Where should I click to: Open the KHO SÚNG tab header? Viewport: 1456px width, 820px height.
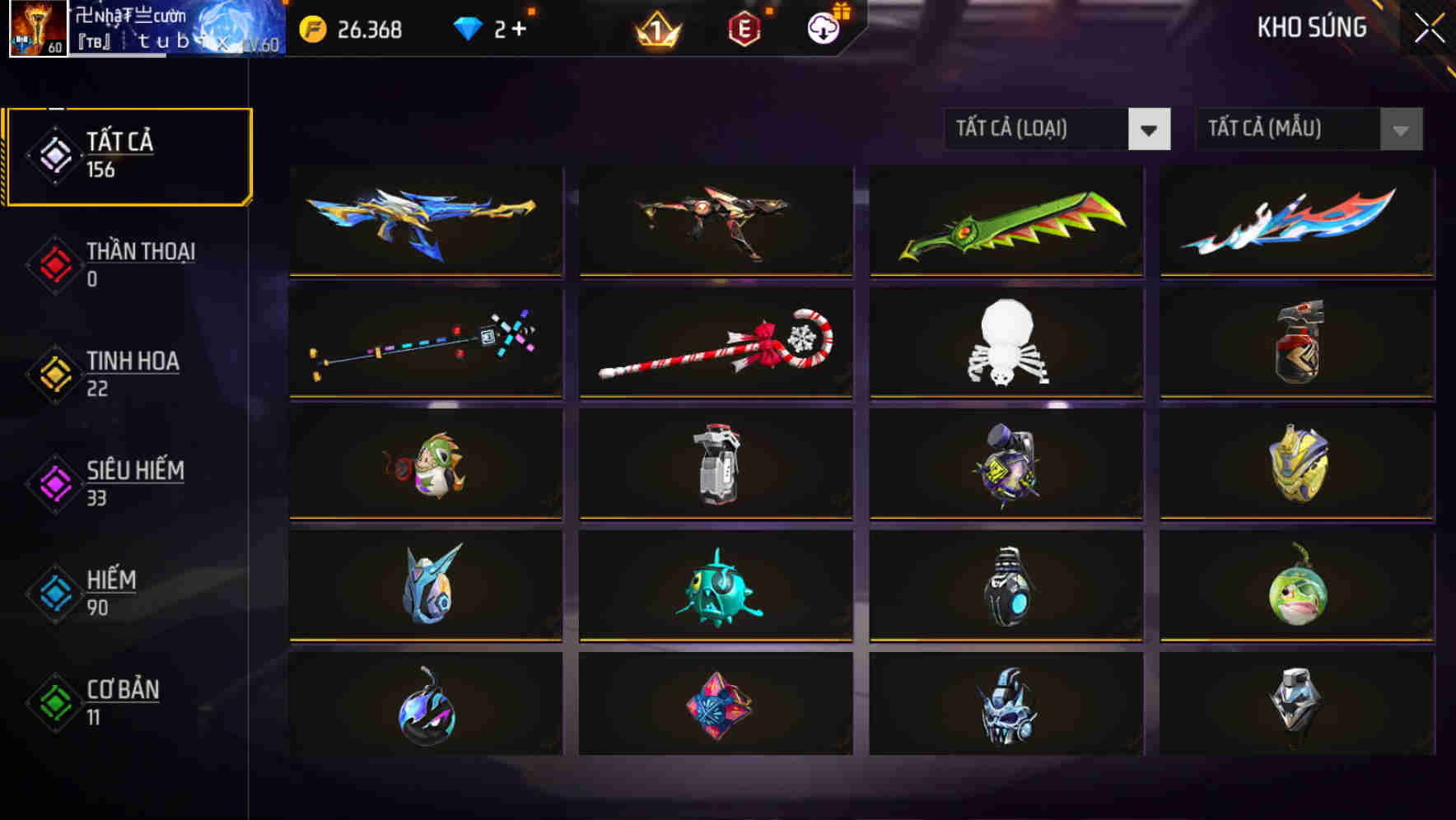pos(1311,27)
